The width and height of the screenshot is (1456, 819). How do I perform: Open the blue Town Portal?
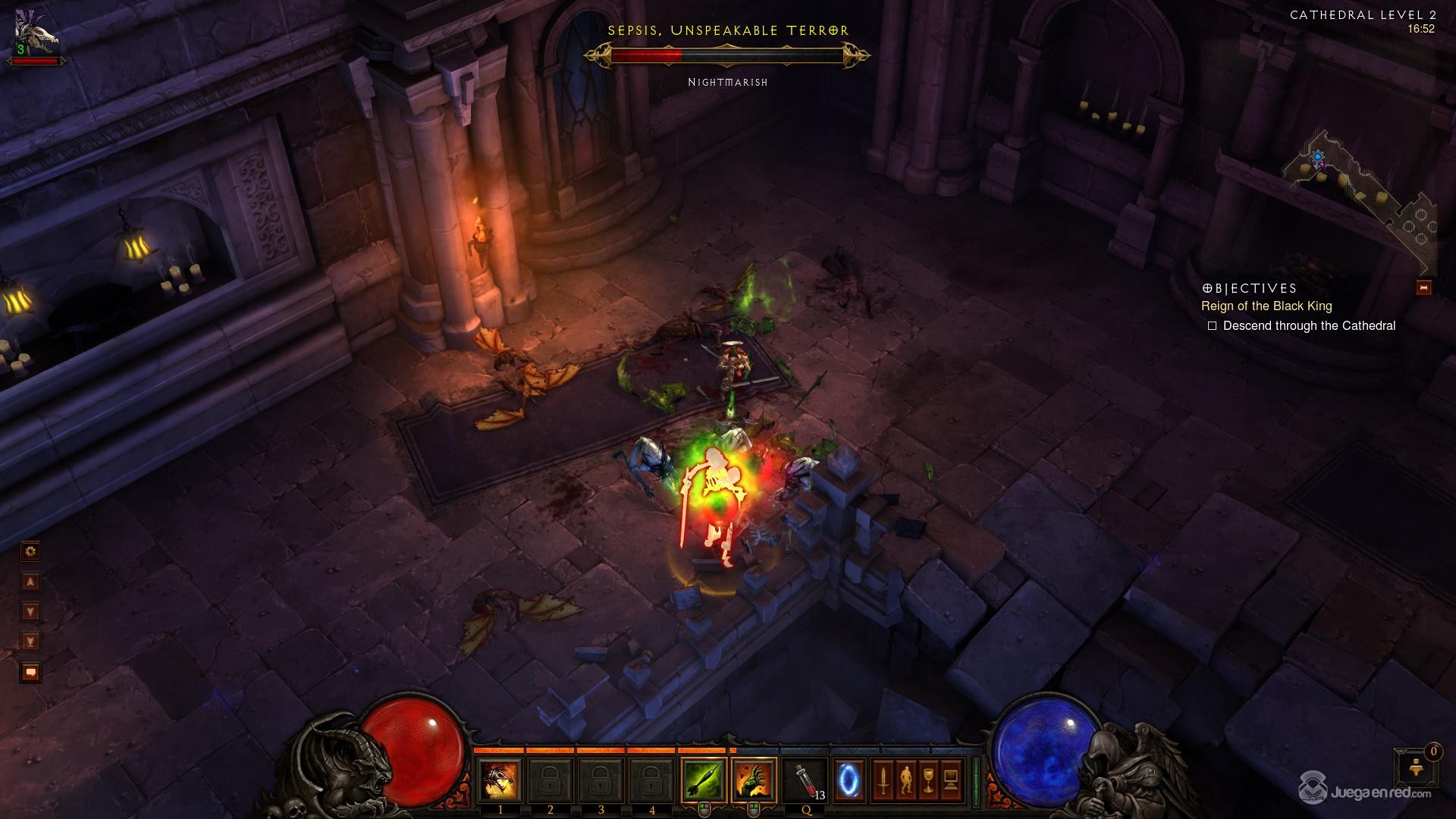(x=849, y=780)
